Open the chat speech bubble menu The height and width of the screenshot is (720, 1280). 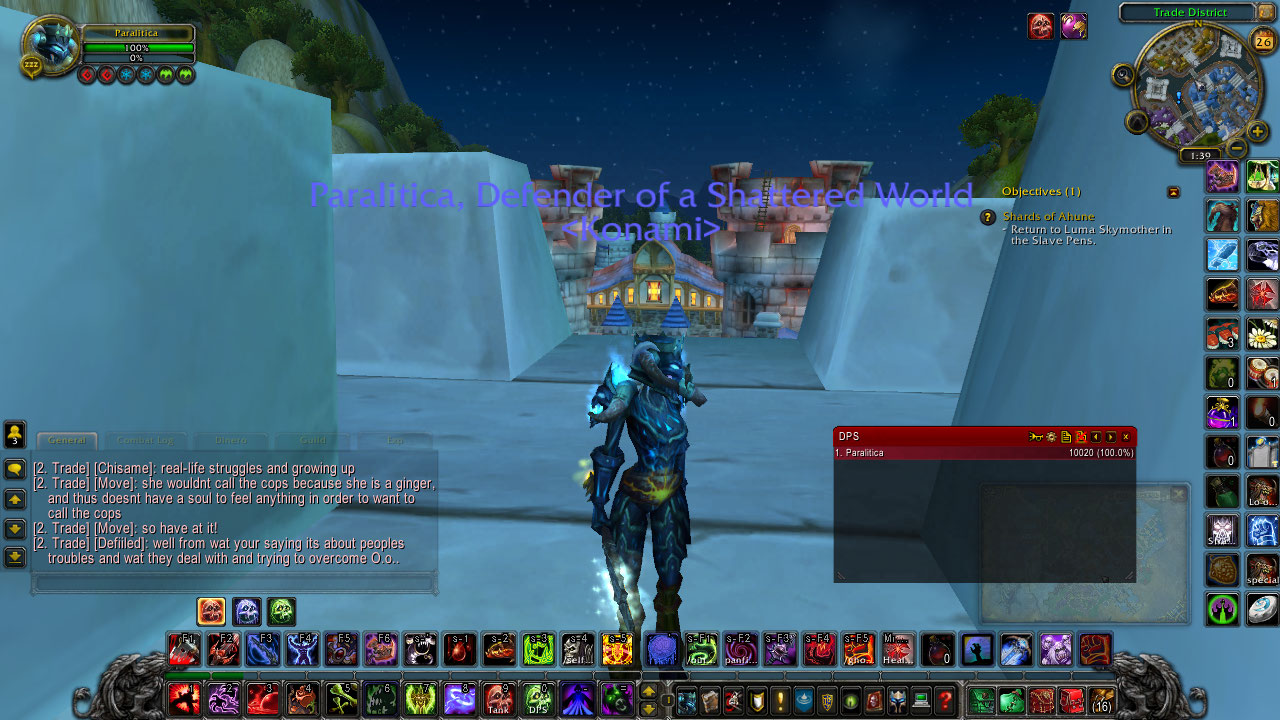click(15, 468)
